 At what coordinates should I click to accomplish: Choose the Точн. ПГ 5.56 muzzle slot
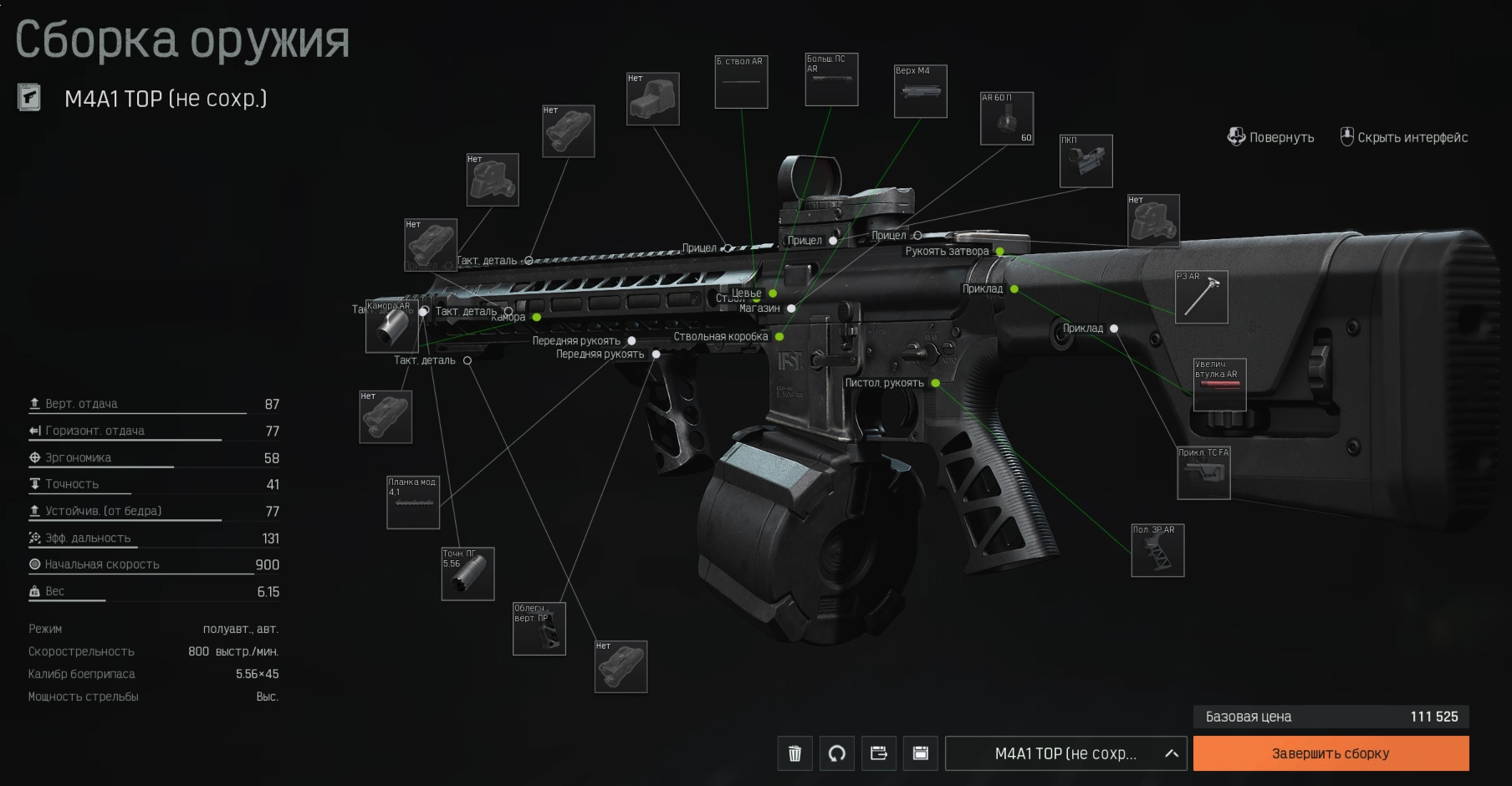[x=467, y=574]
